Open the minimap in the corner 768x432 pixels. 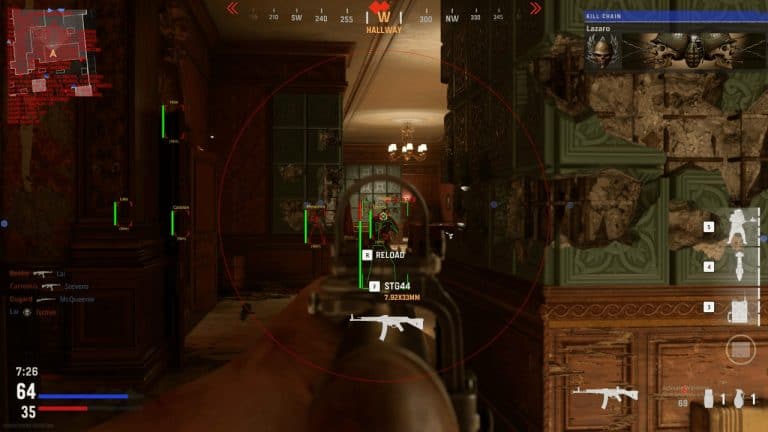50,49
